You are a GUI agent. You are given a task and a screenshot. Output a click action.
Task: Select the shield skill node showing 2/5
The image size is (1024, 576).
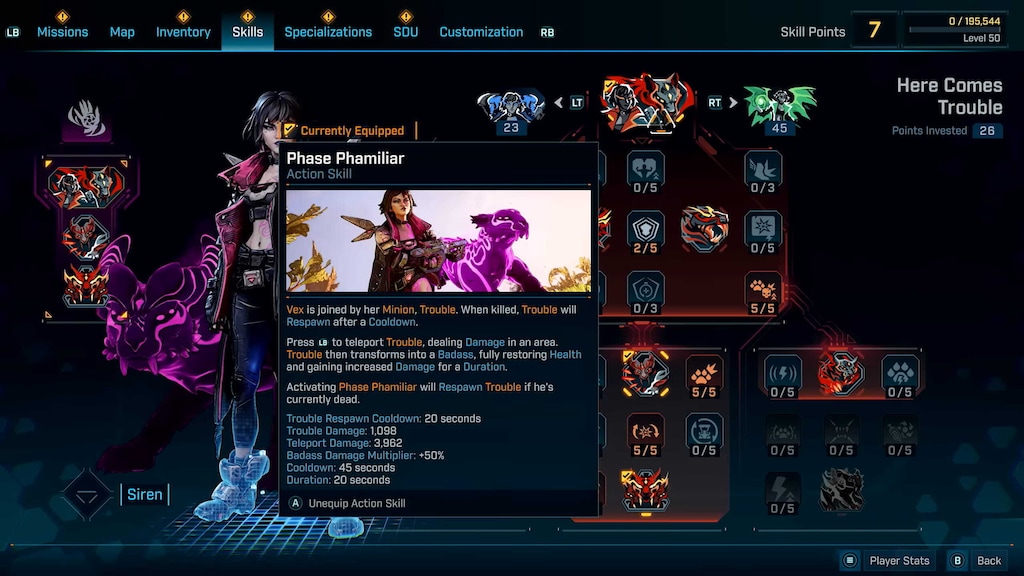(645, 230)
